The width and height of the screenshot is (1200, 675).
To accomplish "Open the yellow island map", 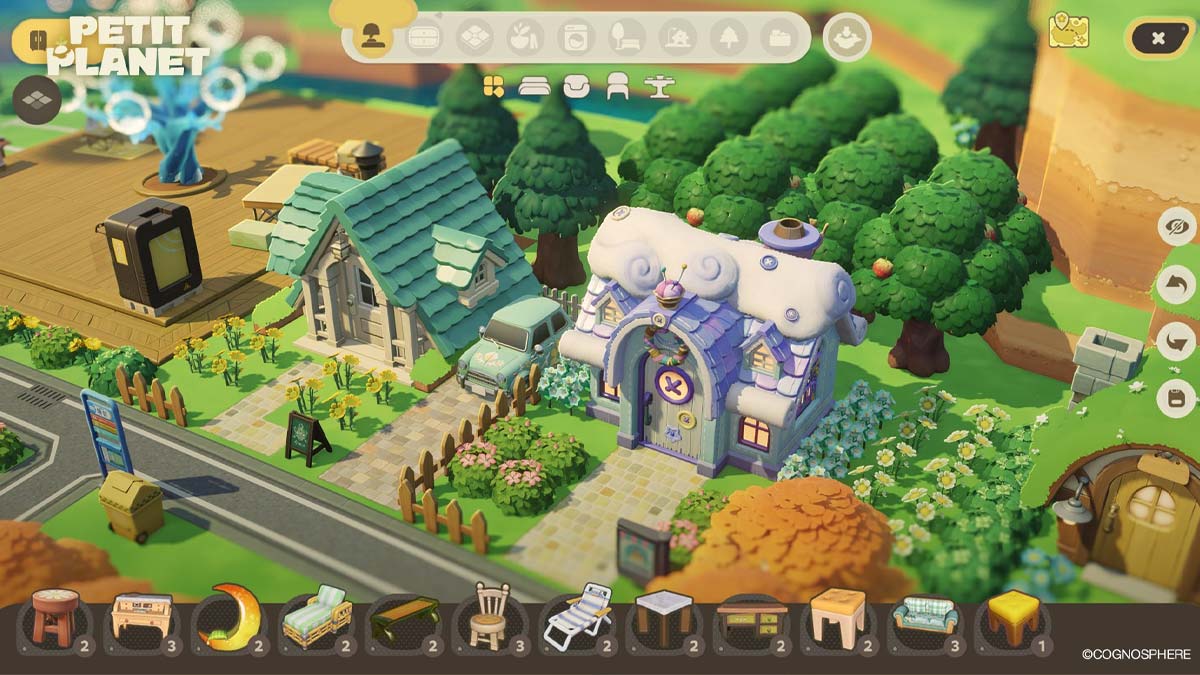I will pos(1068,31).
